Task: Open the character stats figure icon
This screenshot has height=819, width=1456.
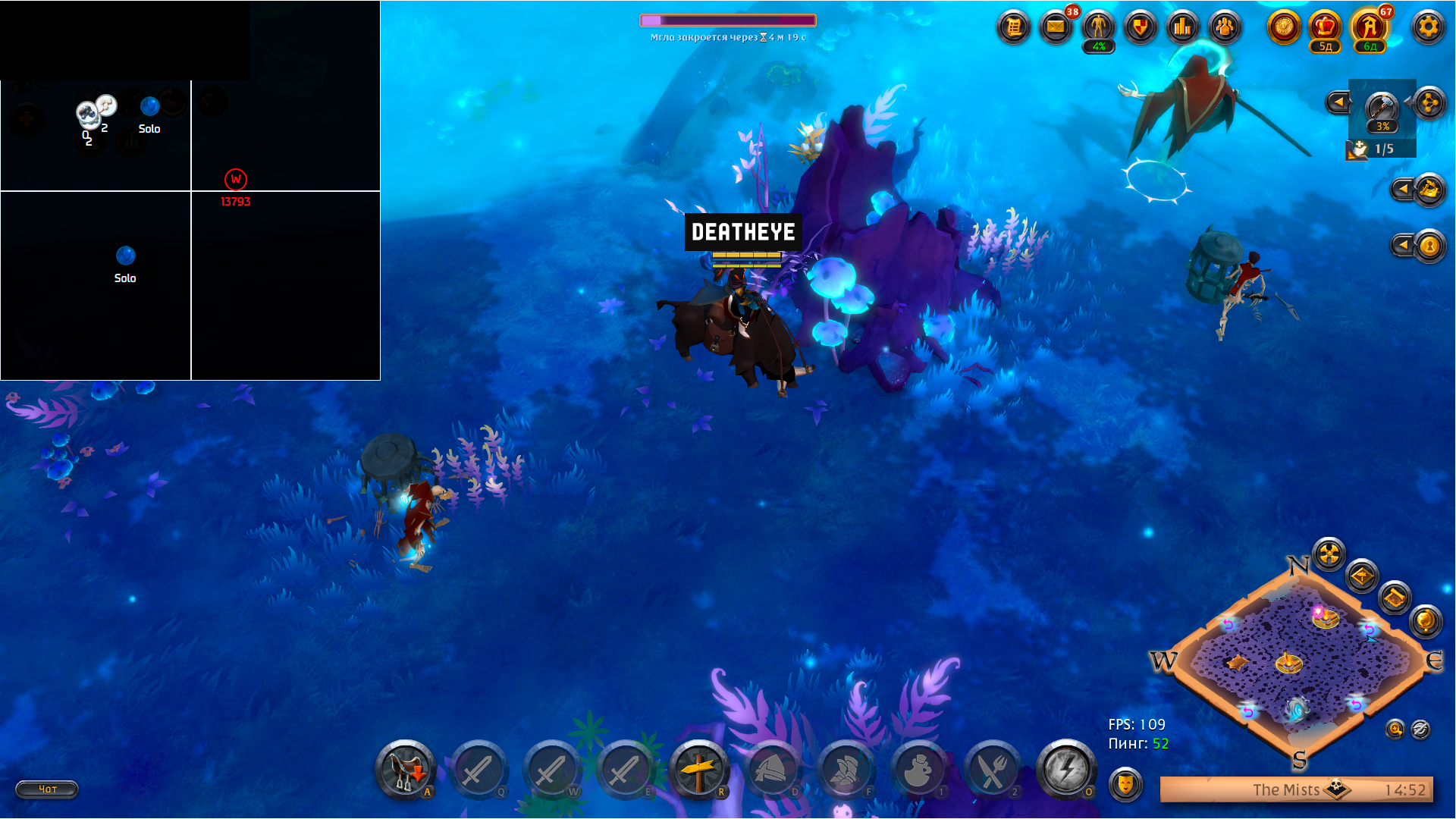Action: click(x=1098, y=28)
